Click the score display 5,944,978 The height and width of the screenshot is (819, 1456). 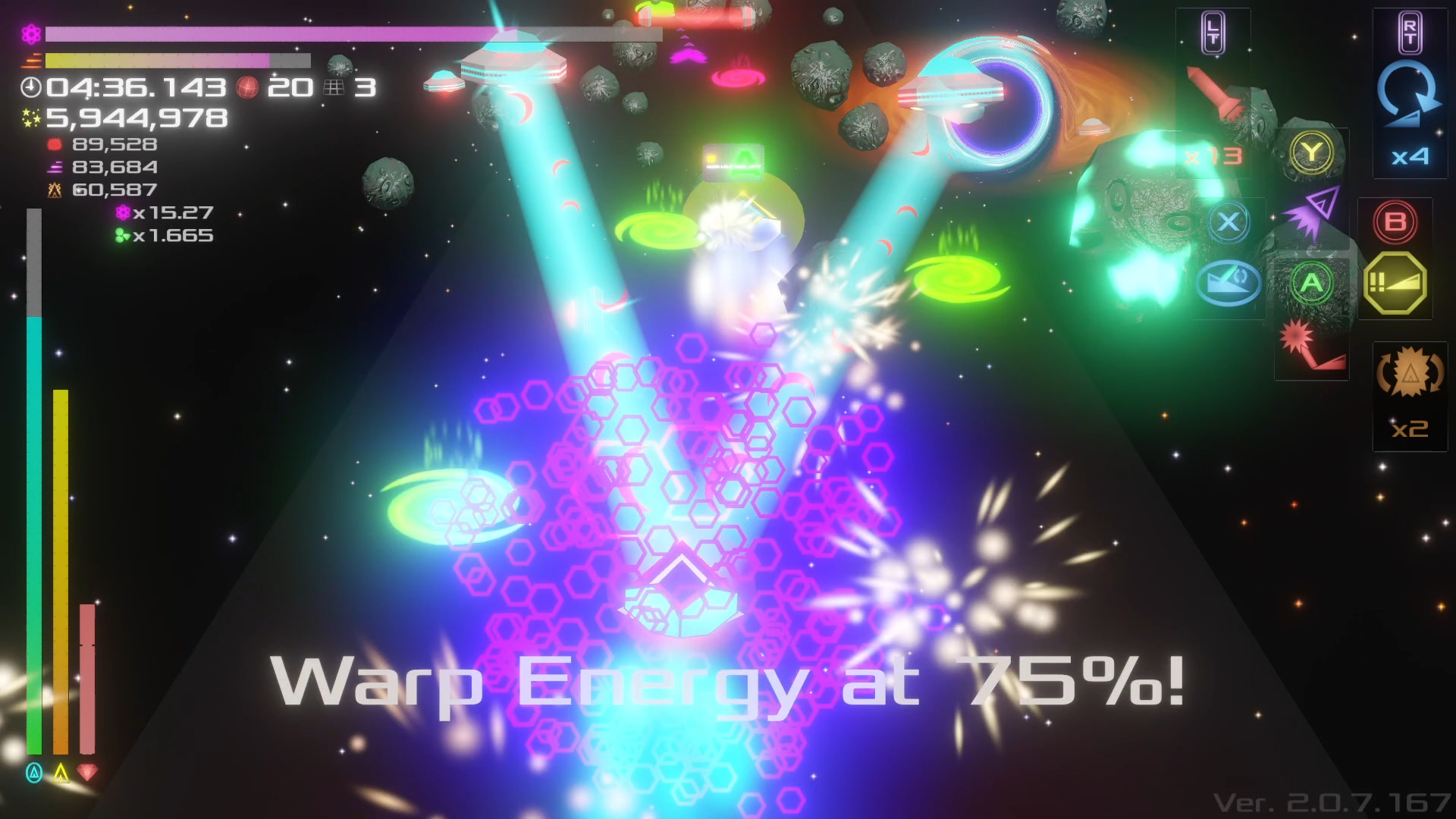click(x=136, y=118)
